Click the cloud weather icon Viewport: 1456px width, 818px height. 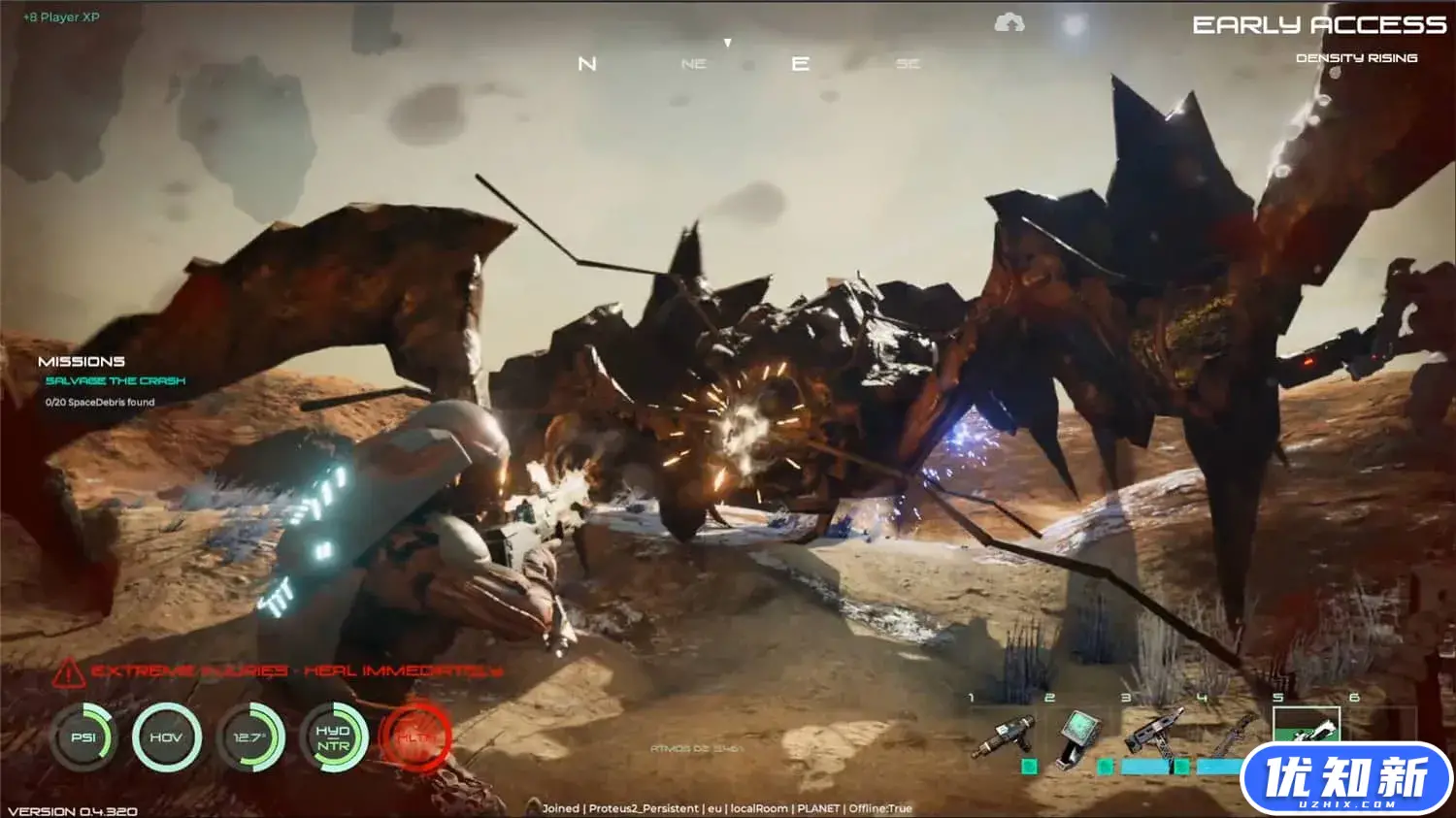tap(1009, 22)
